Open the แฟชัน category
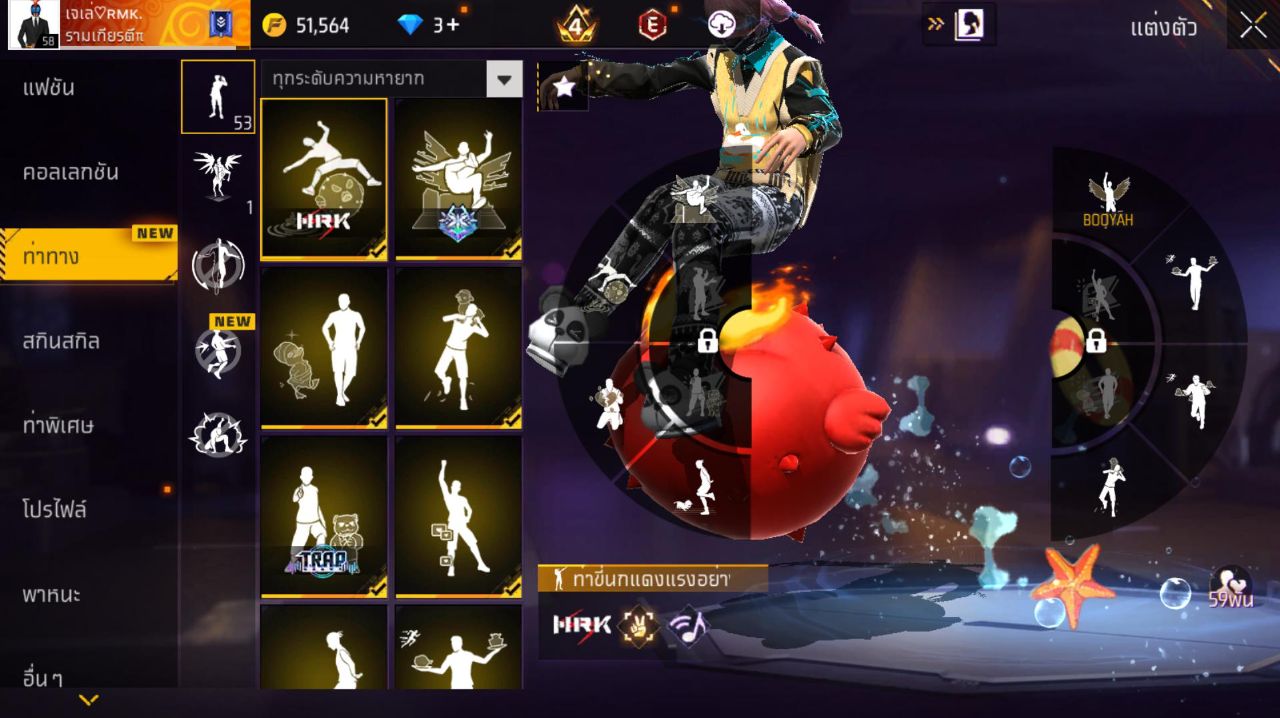The width and height of the screenshot is (1280, 718). (50, 88)
